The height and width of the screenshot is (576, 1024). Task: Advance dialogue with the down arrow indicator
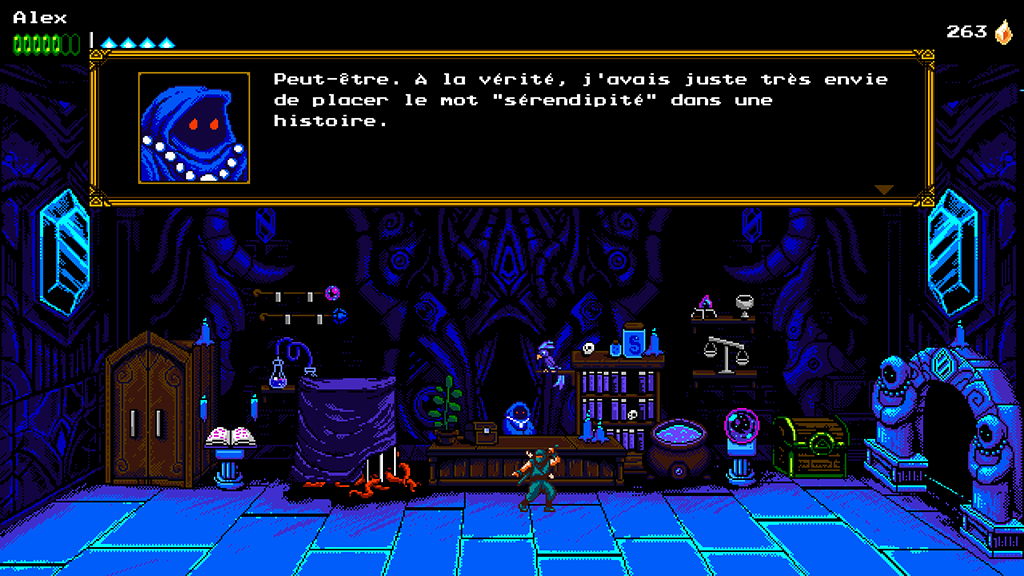click(883, 189)
